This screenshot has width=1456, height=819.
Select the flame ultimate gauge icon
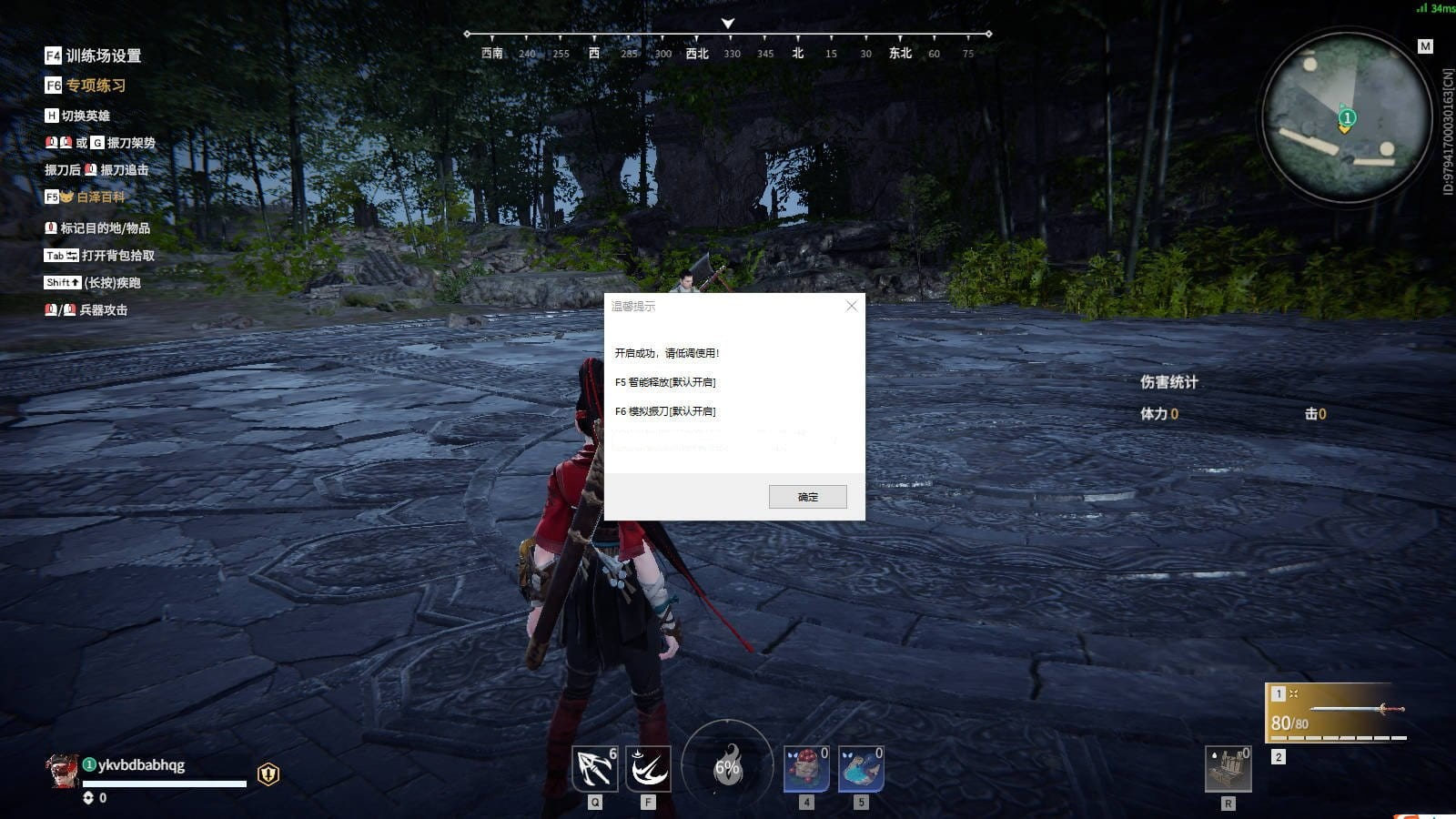tap(727, 765)
